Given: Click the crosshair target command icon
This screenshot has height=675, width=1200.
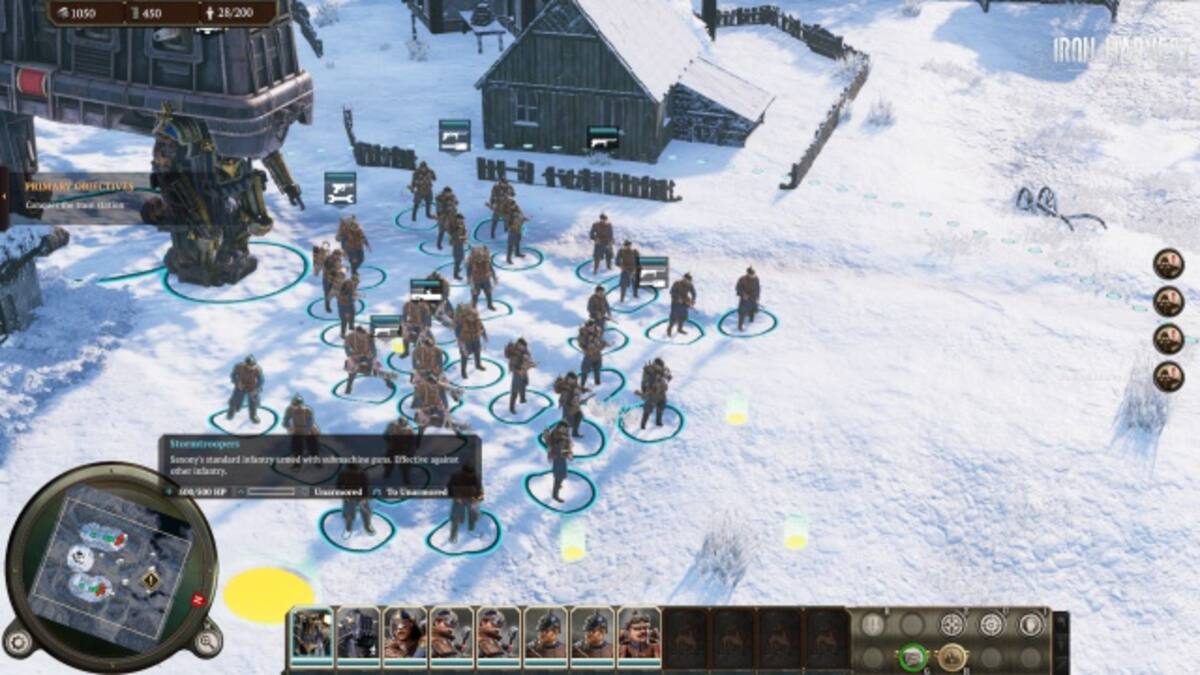Looking at the screenshot, I should click(991, 624).
